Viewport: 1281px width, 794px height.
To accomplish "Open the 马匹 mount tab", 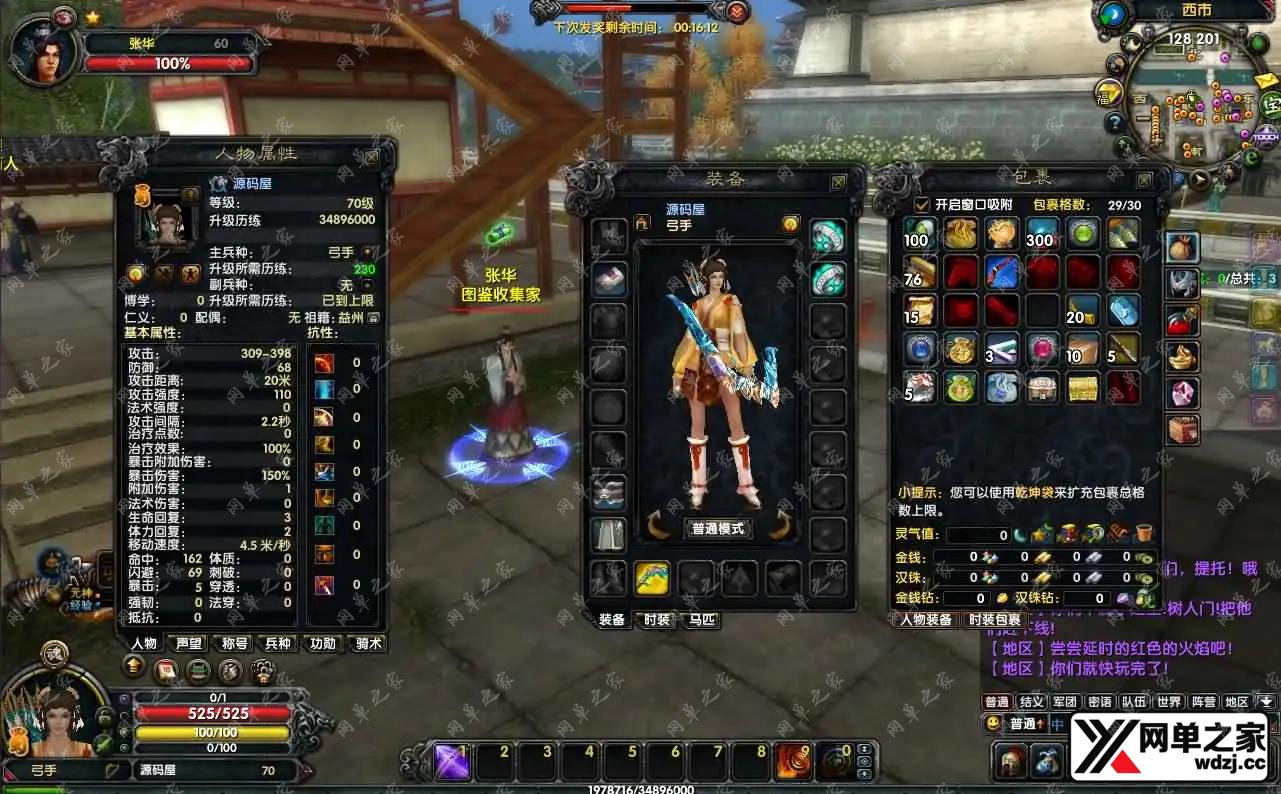I will 702,620.
